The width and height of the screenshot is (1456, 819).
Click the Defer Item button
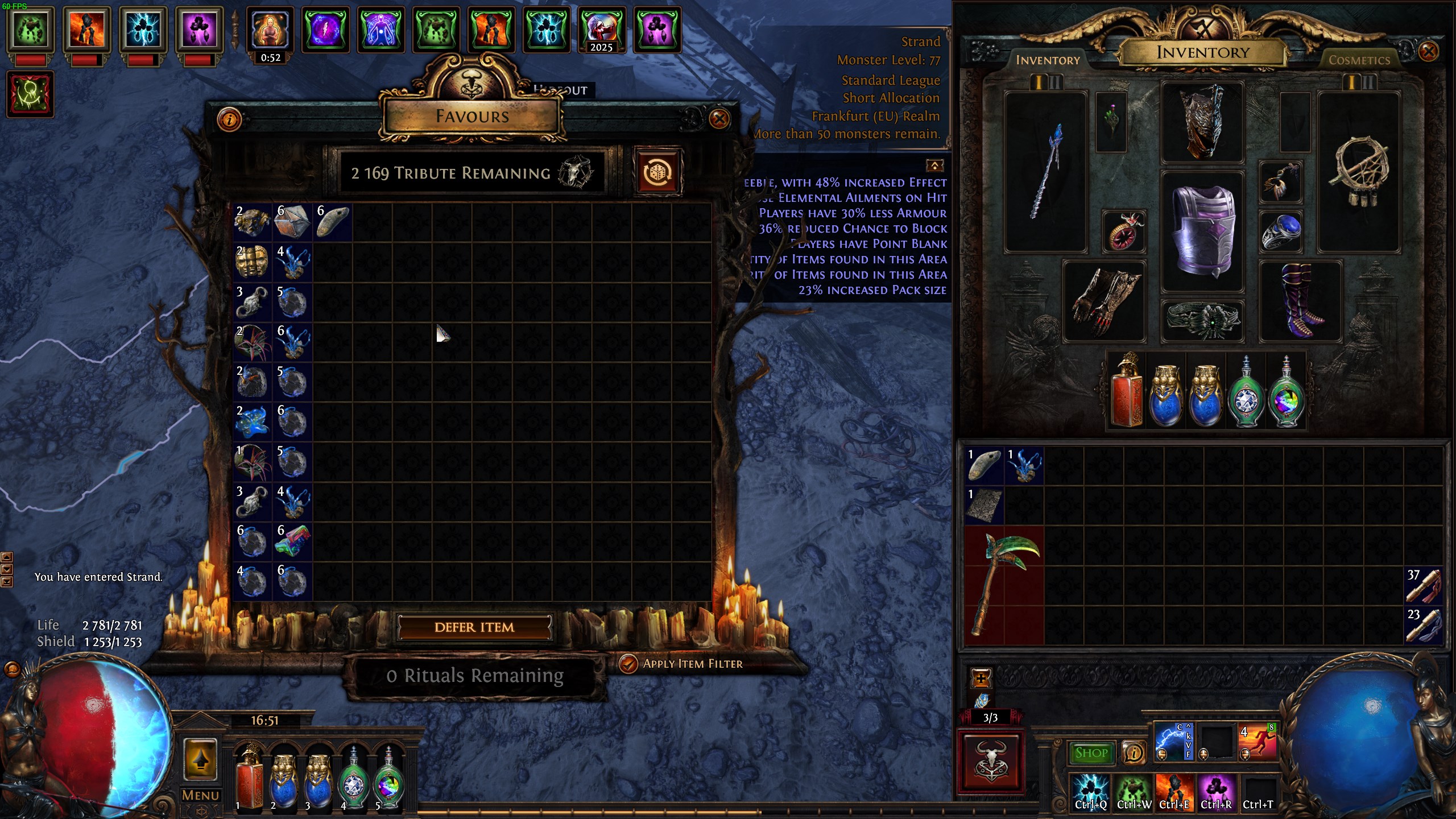click(x=474, y=627)
